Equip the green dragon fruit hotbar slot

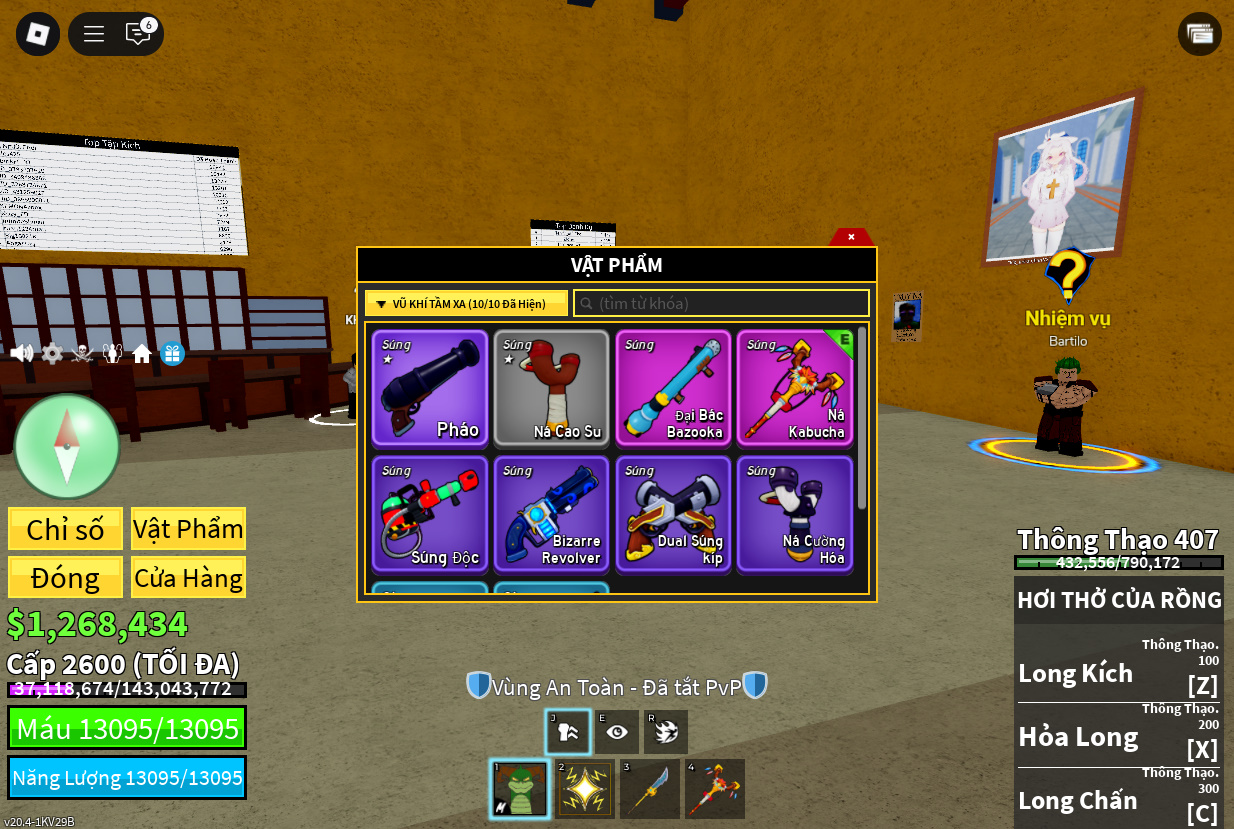pyautogui.click(x=520, y=789)
